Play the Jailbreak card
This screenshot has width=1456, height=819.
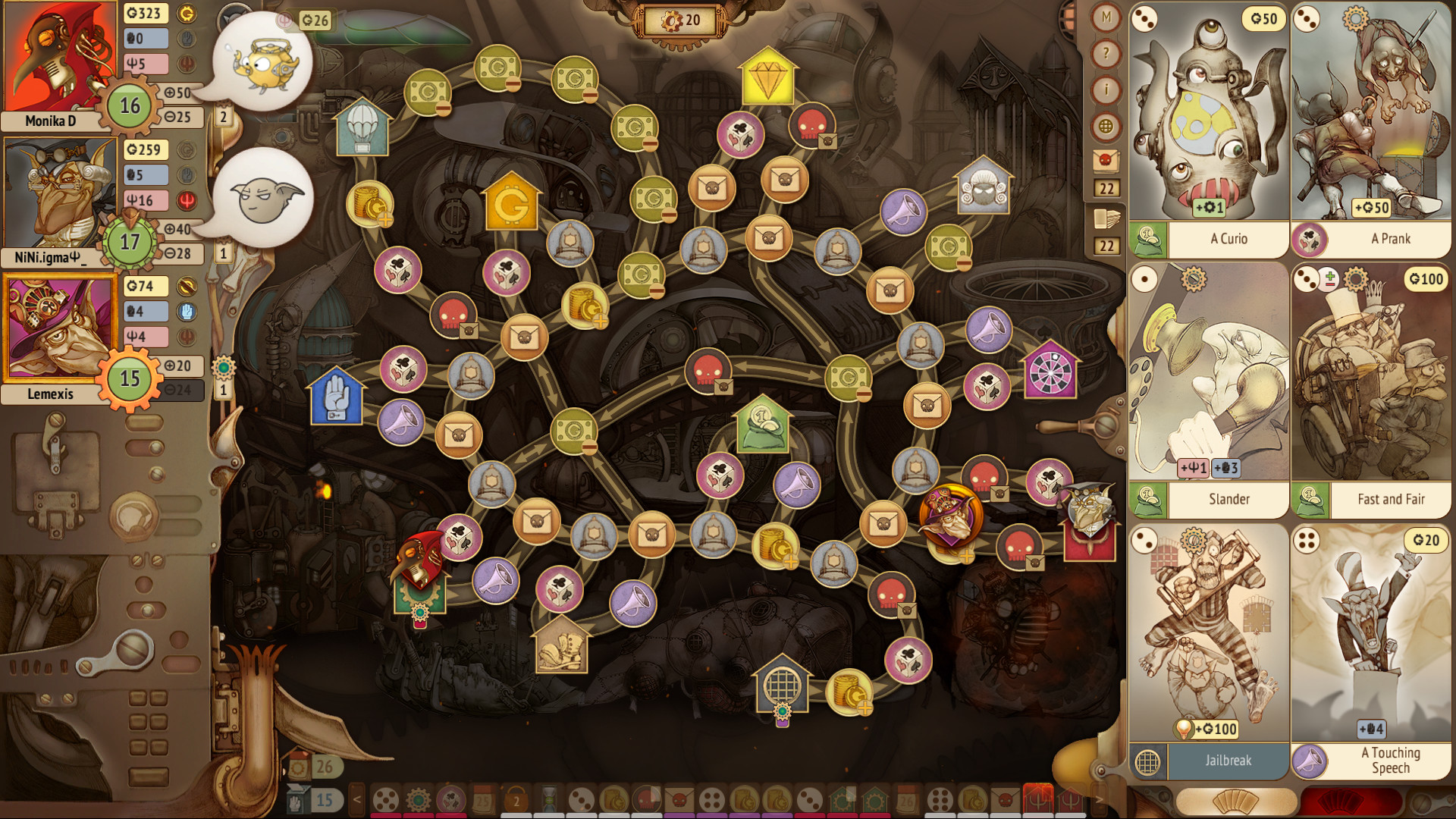[x=1208, y=645]
